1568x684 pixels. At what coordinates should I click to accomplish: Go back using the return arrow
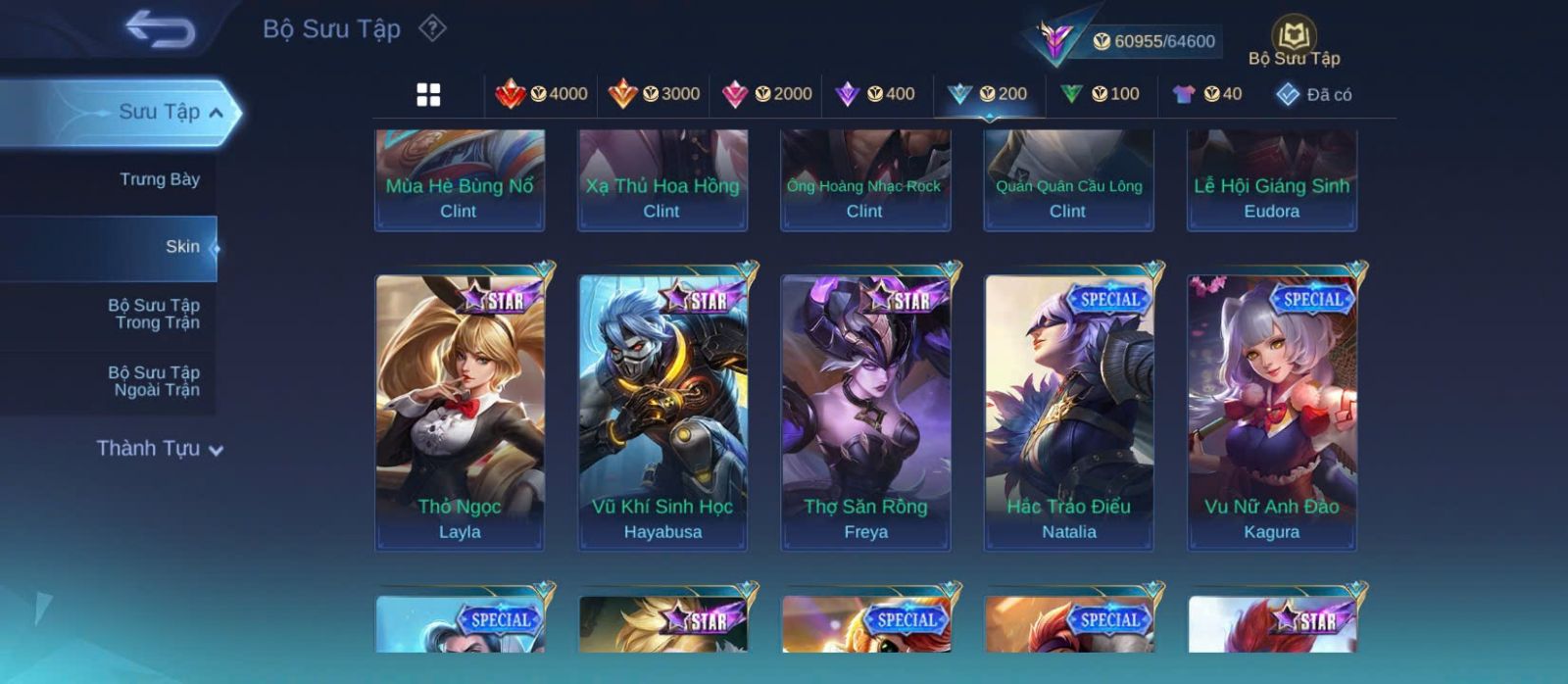point(160,29)
